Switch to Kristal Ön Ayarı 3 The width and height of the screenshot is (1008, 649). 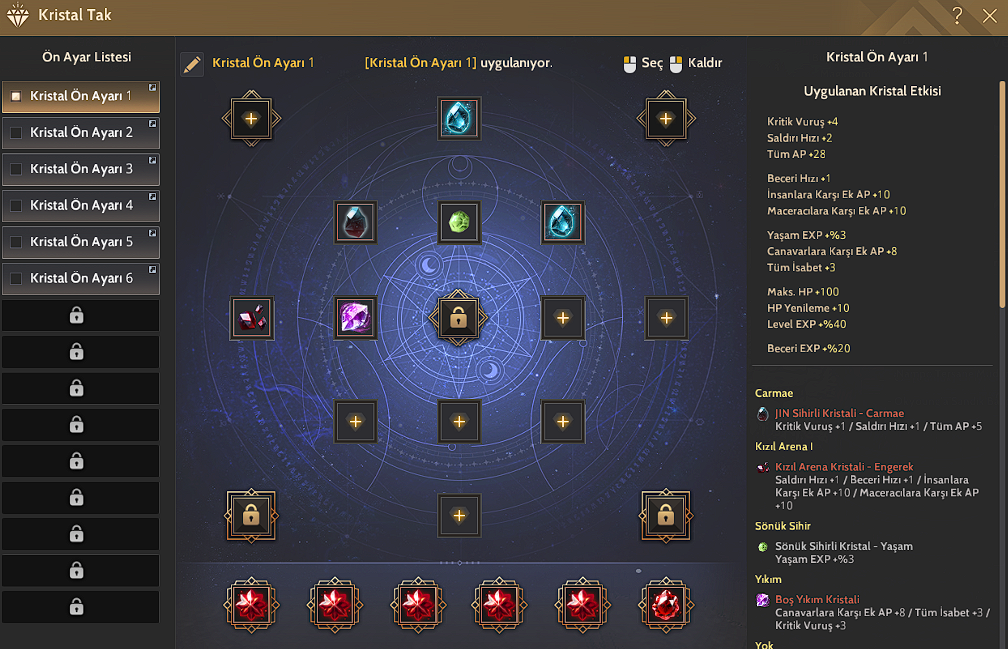coord(81,169)
